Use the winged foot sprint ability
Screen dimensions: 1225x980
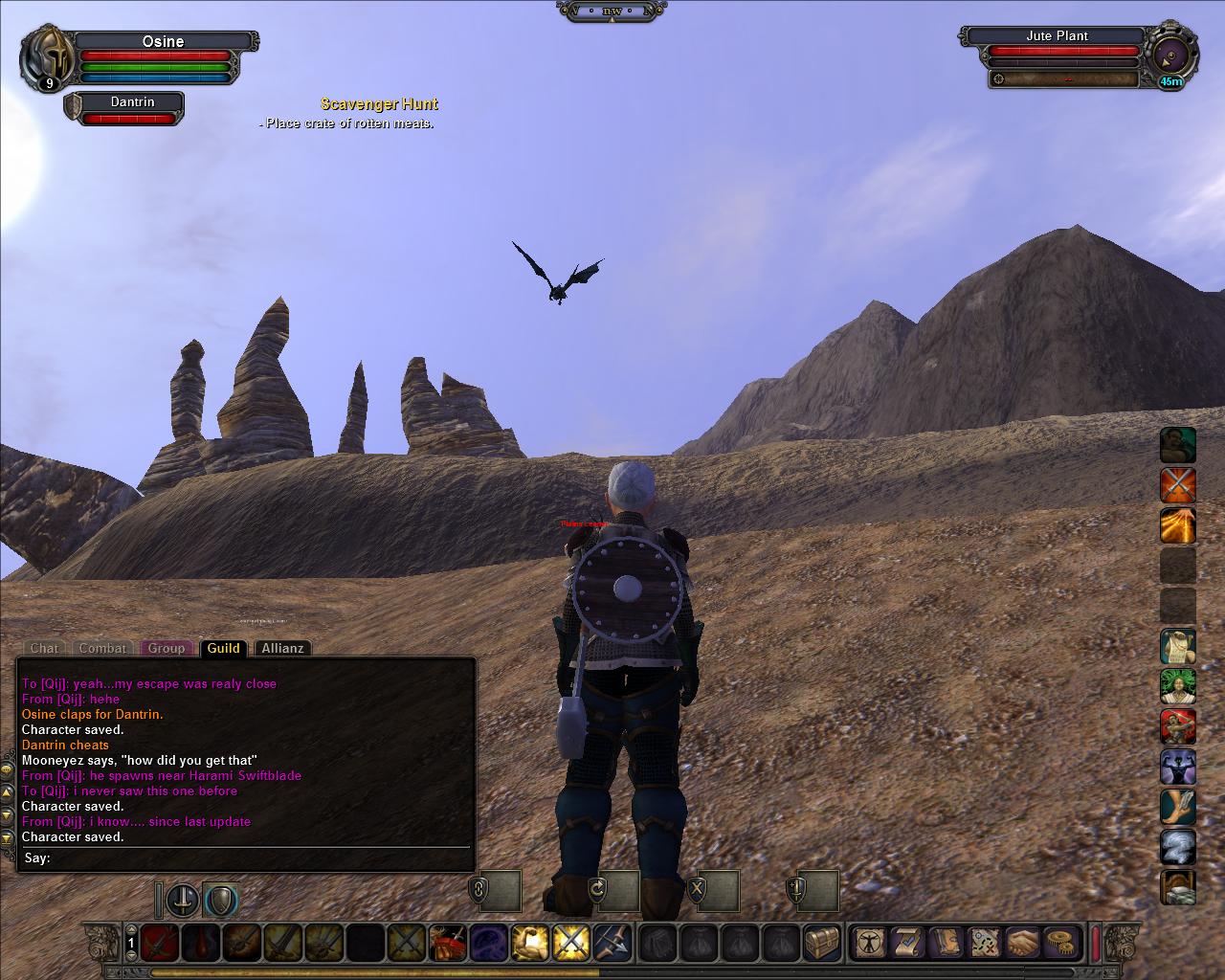click(1178, 807)
